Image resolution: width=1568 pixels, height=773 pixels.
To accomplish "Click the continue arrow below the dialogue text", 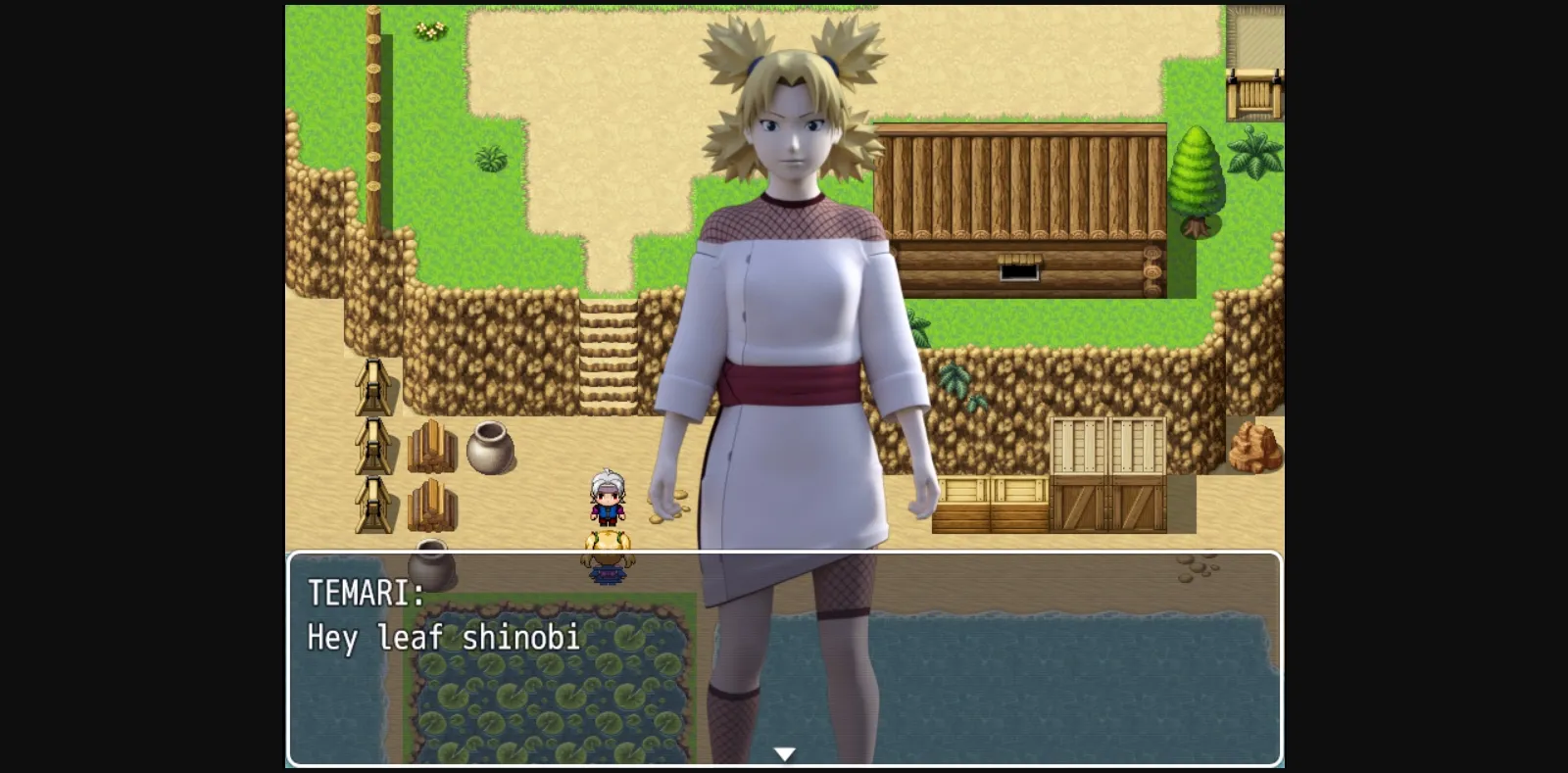I will point(785,752).
